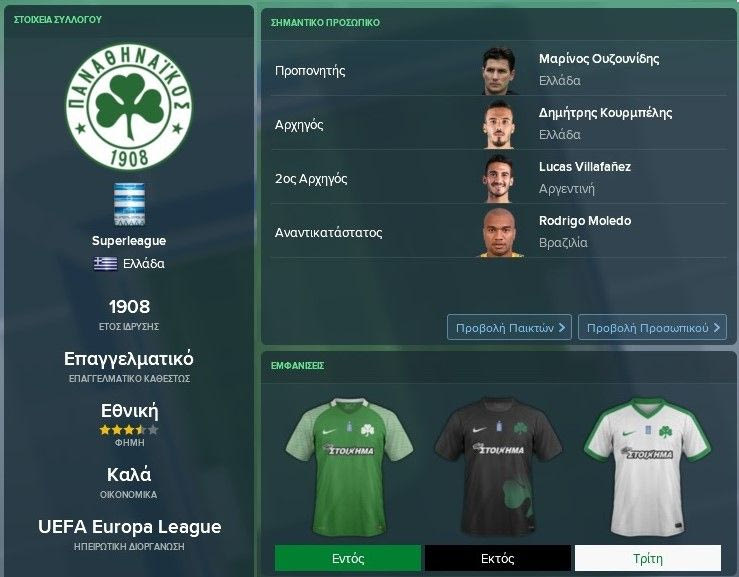The width and height of the screenshot is (739, 577).
Task: Click Rodrigo Moledo's portrait photo
Action: (498, 231)
